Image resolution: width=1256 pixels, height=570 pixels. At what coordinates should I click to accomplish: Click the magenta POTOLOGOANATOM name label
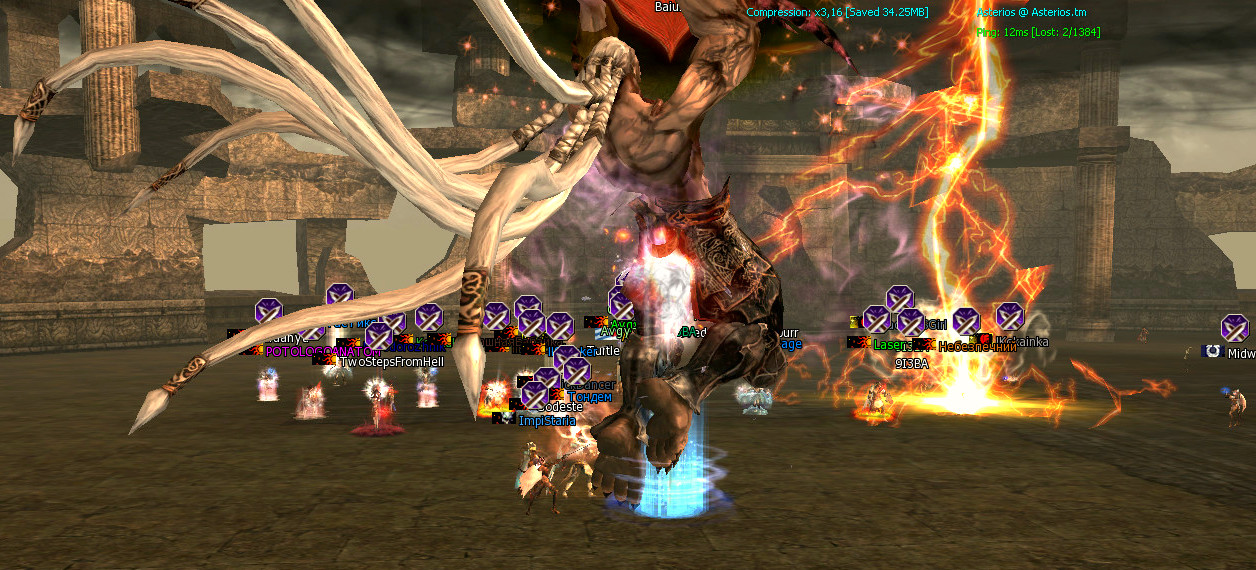coord(321,352)
